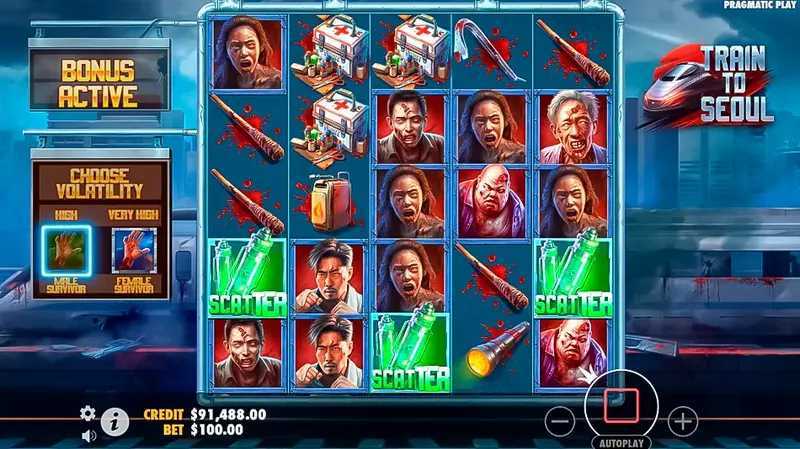Decrease the bet with the minus button

(560, 421)
